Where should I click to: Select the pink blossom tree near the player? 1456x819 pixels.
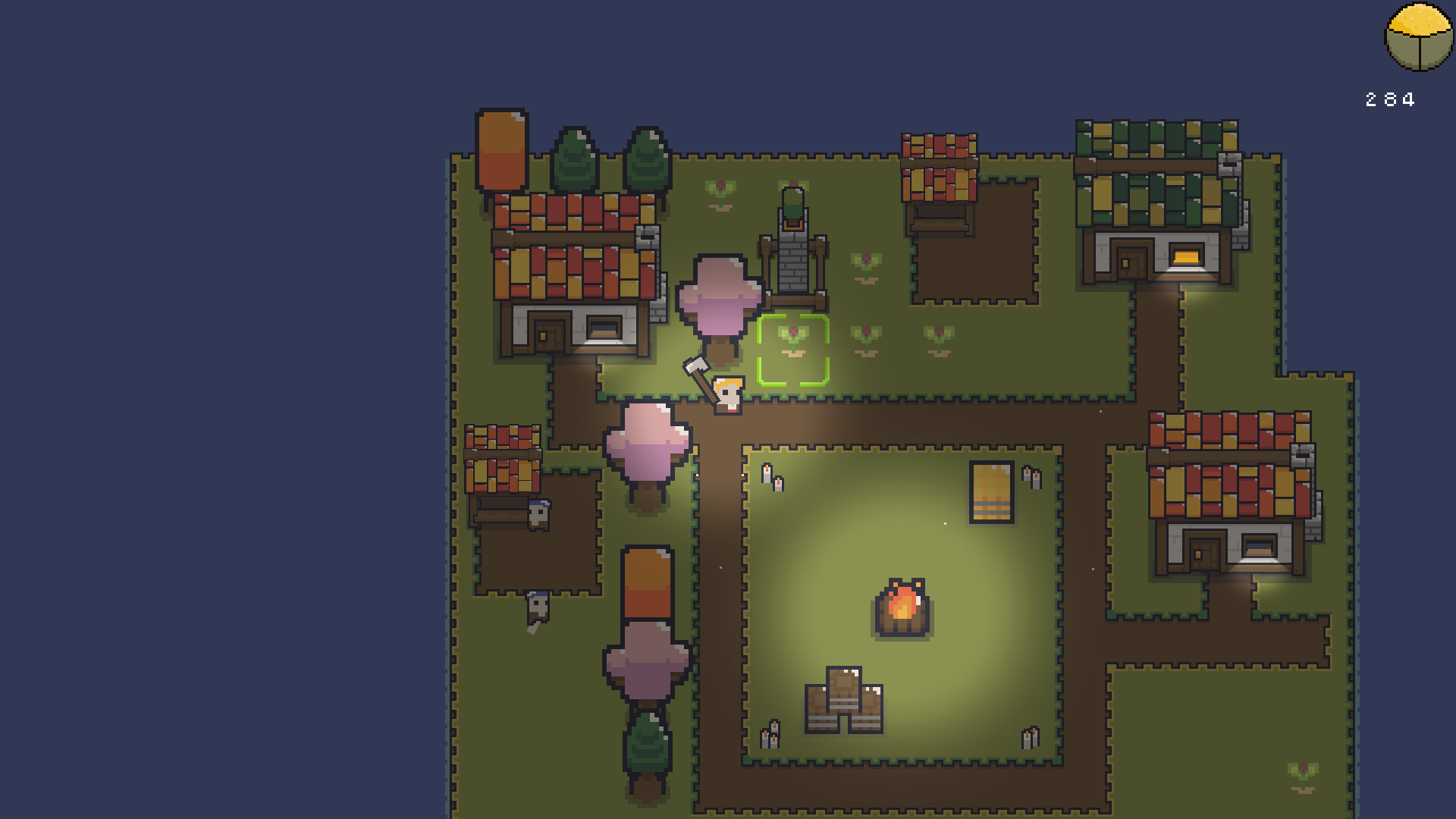point(719,296)
